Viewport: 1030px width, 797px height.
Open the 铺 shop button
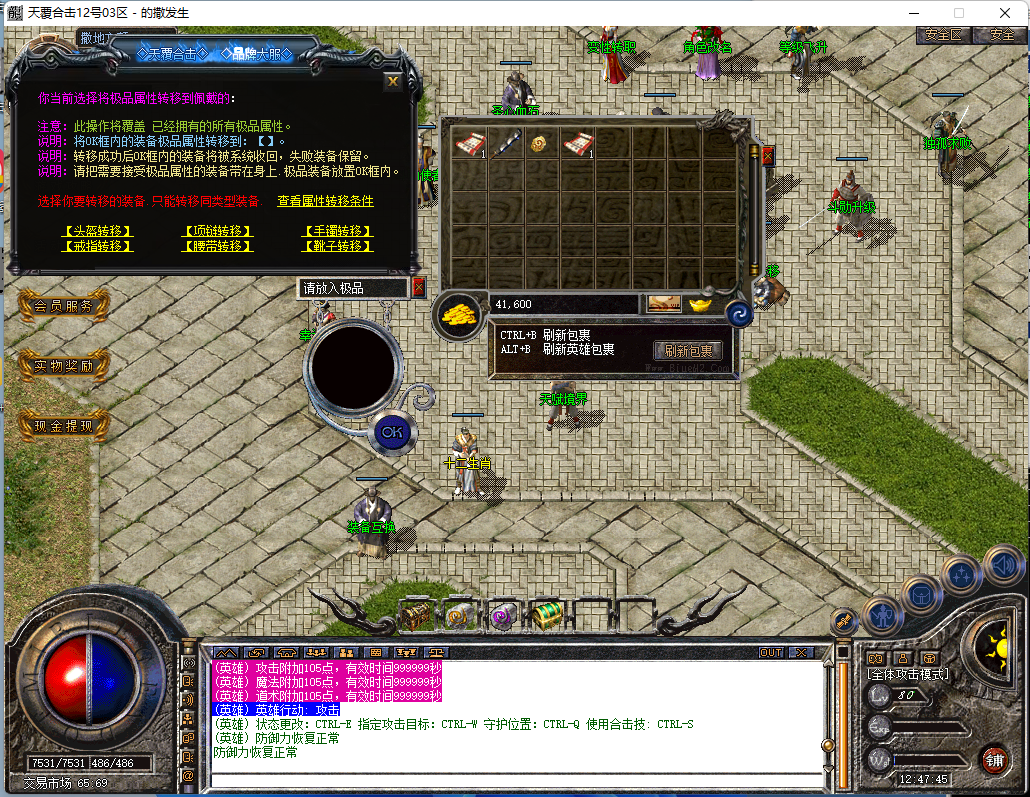tap(993, 758)
